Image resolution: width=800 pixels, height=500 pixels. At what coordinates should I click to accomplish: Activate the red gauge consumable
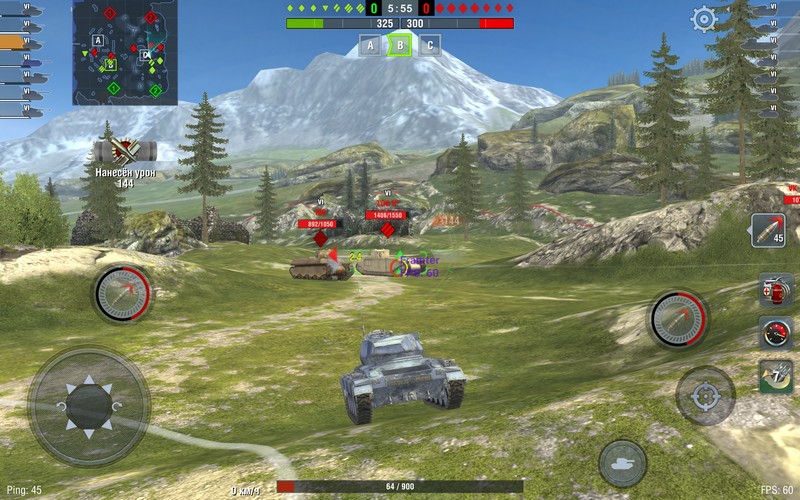775,332
